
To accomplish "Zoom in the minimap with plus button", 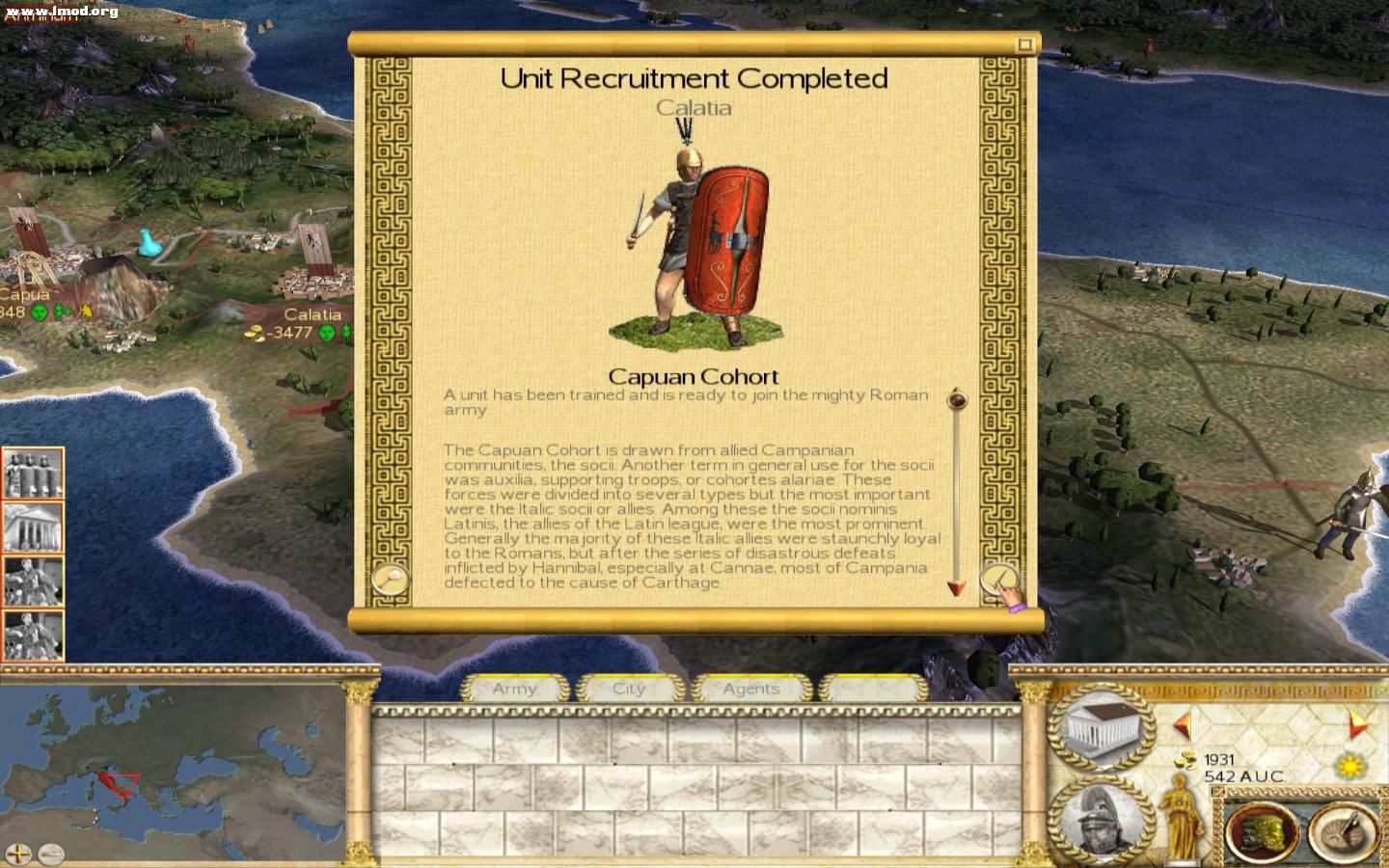I will click(19, 854).
